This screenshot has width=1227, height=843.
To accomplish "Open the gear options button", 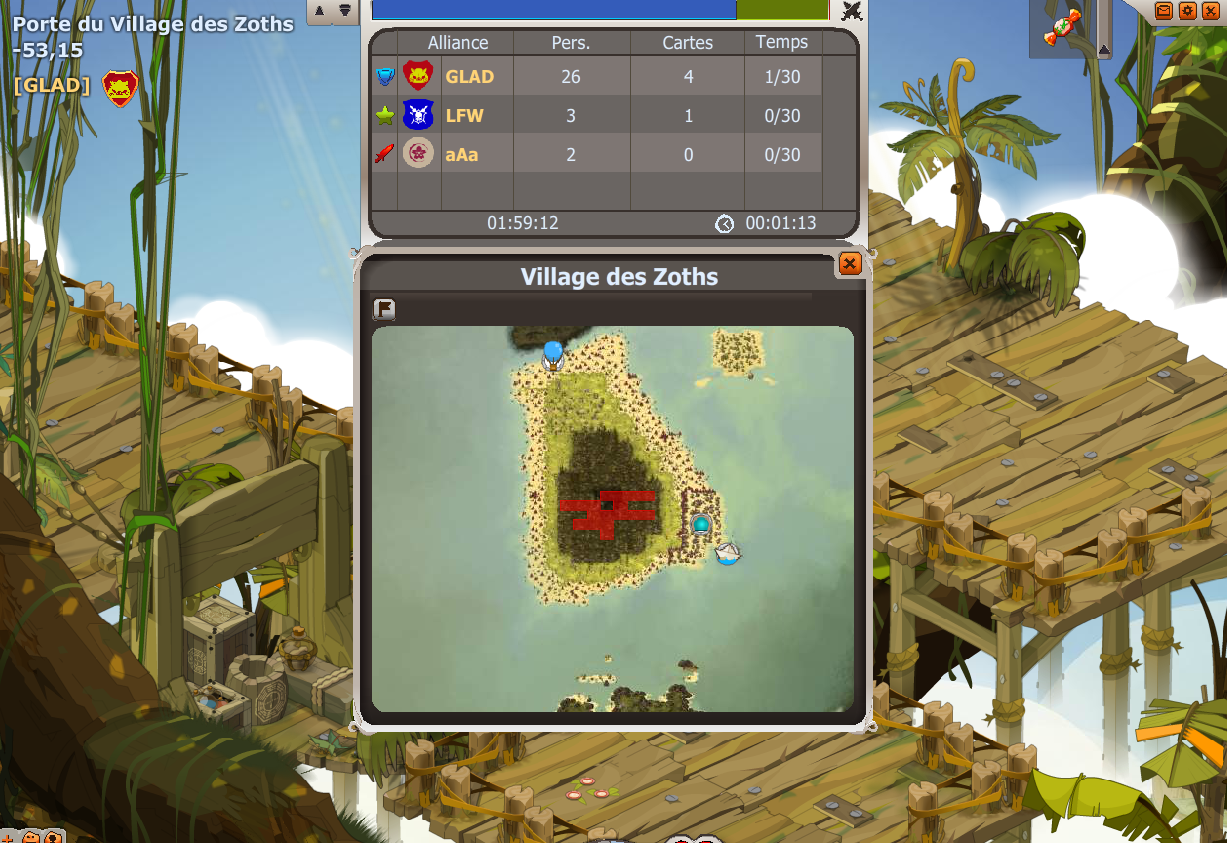I will [1188, 10].
